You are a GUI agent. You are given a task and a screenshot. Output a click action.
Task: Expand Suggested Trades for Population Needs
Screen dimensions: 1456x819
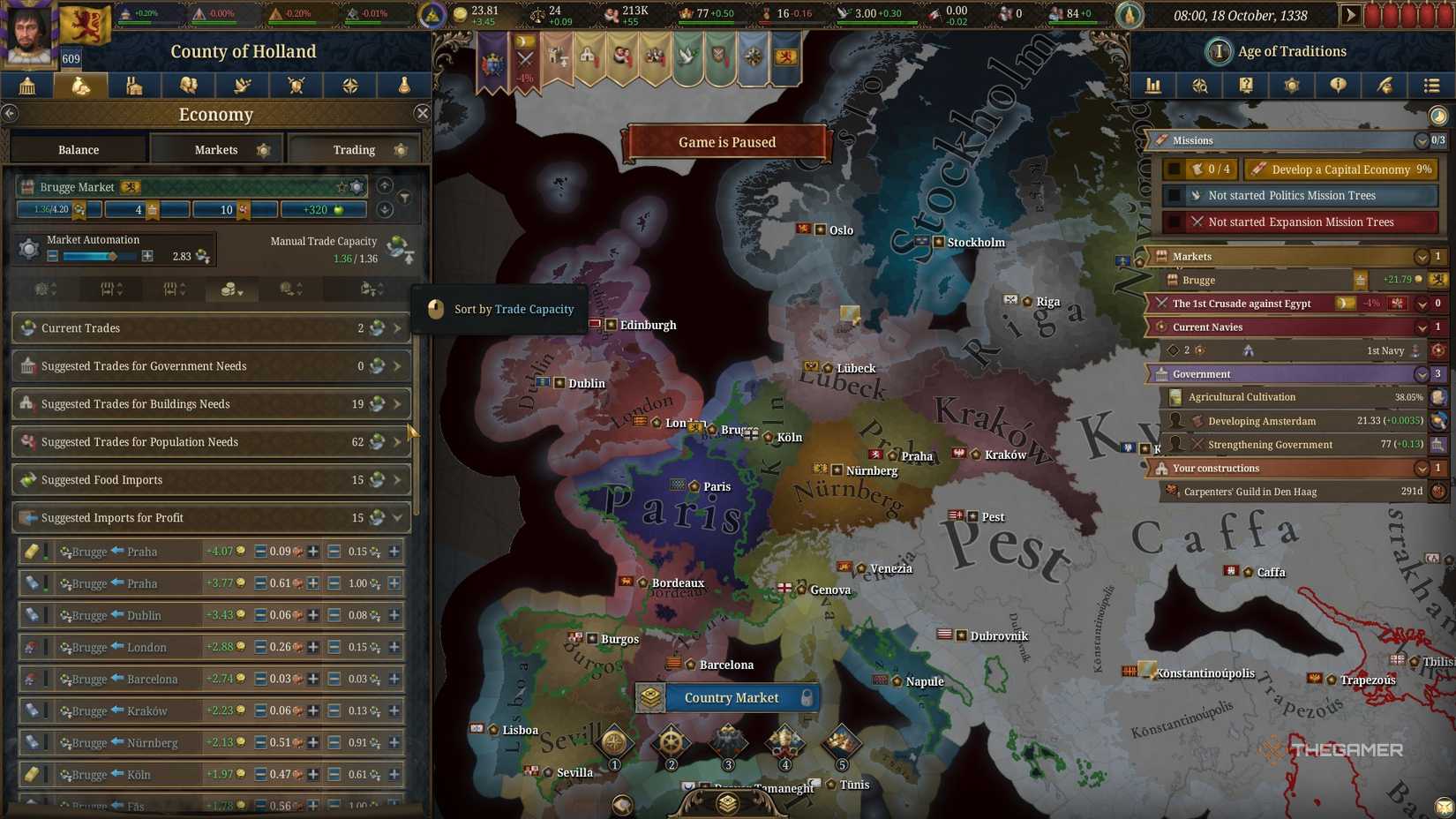click(x=396, y=441)
